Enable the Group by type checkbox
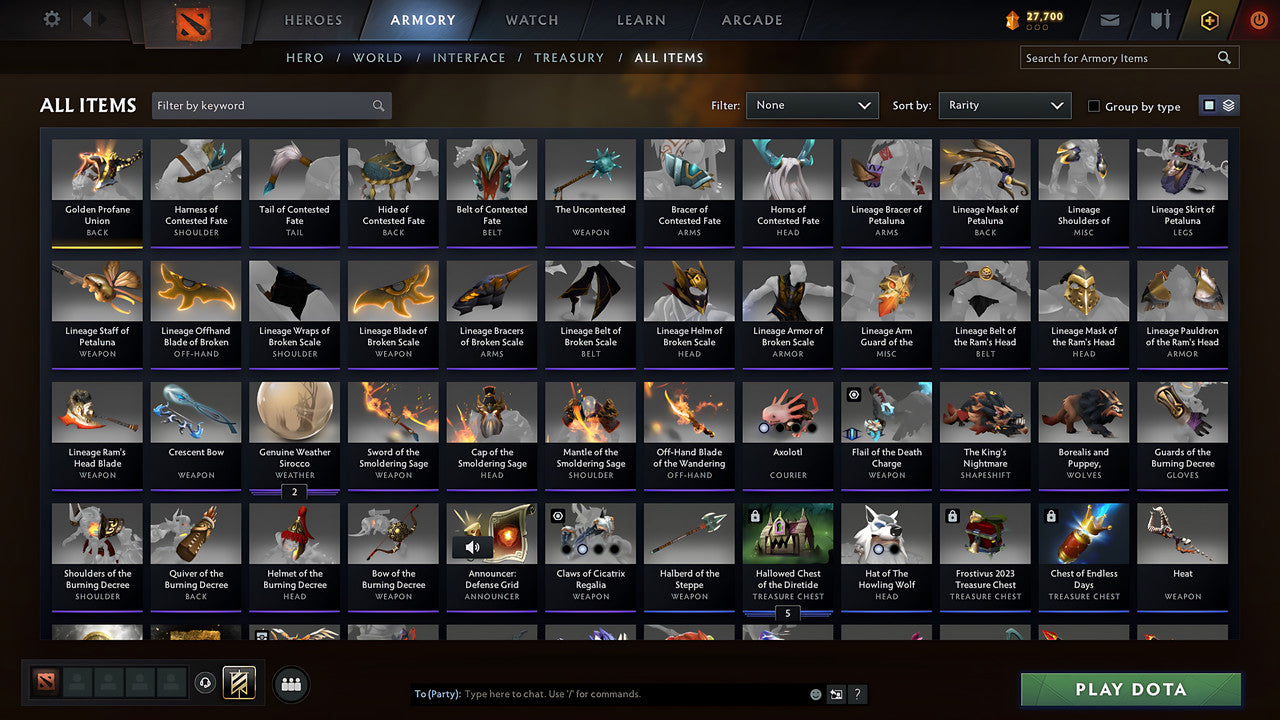The height and width of the screenshot is (720, 1280). (1094, 106)
